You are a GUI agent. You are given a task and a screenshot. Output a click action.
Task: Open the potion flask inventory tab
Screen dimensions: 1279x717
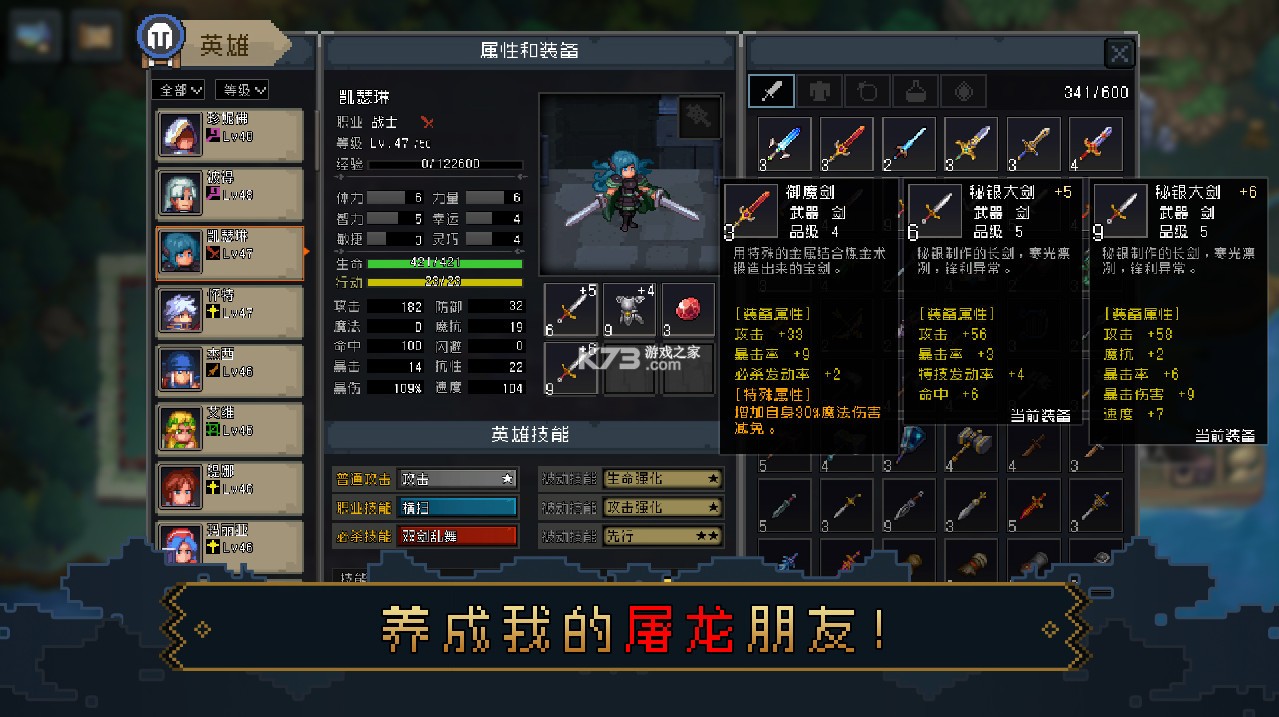tap(915, 91)
